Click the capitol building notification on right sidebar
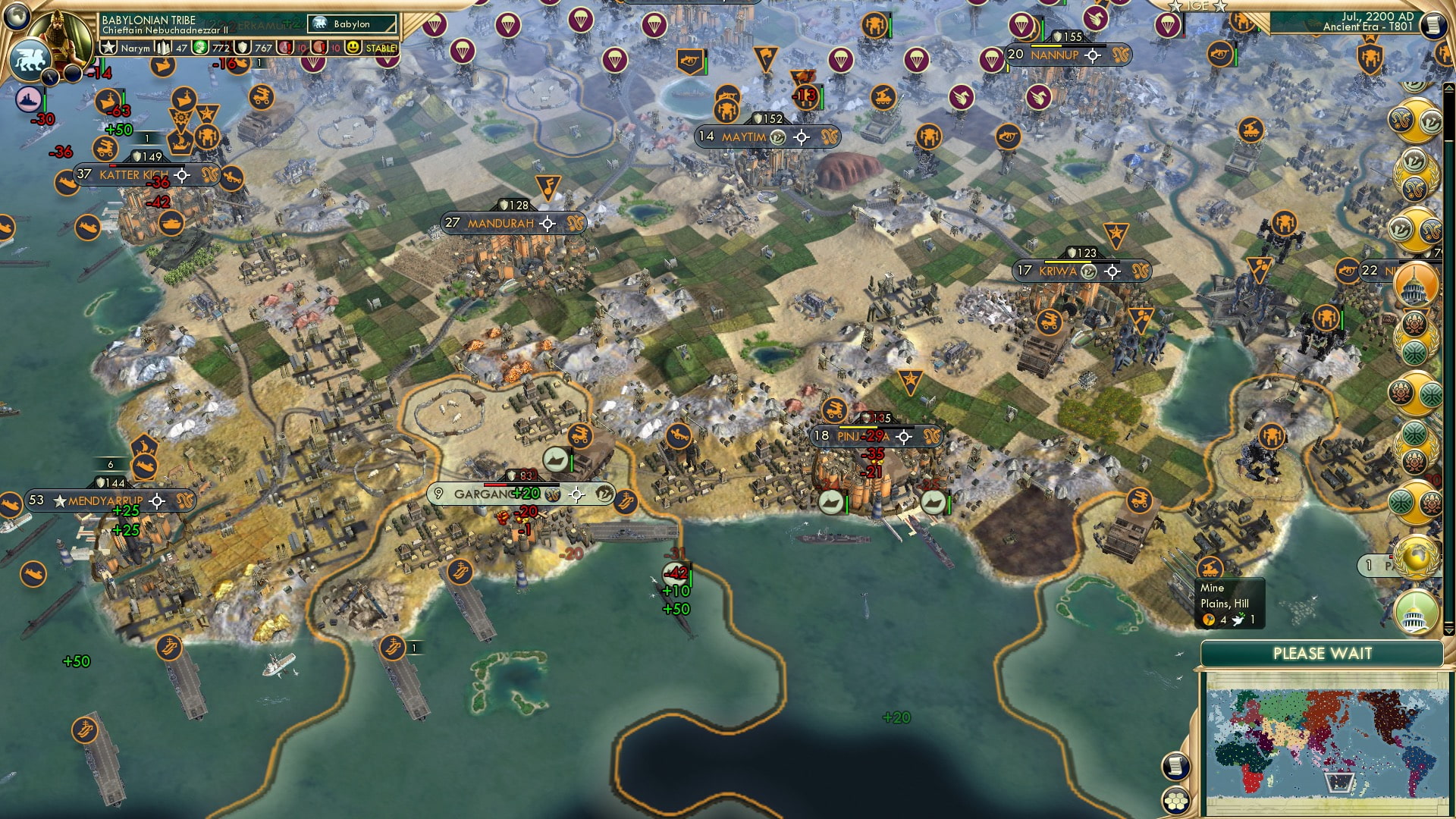 tap(1415, 286)
